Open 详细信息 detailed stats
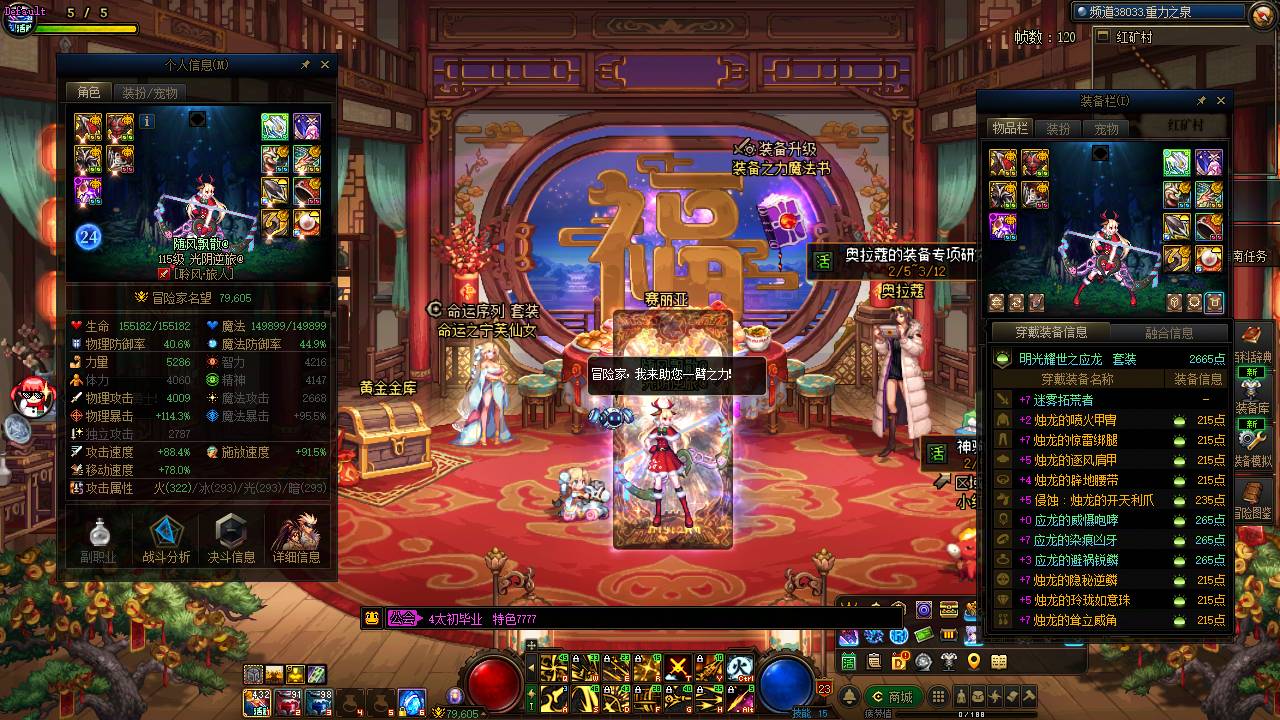The width and height of the screenshot is (1280, 720). click(x=297, y=540)
